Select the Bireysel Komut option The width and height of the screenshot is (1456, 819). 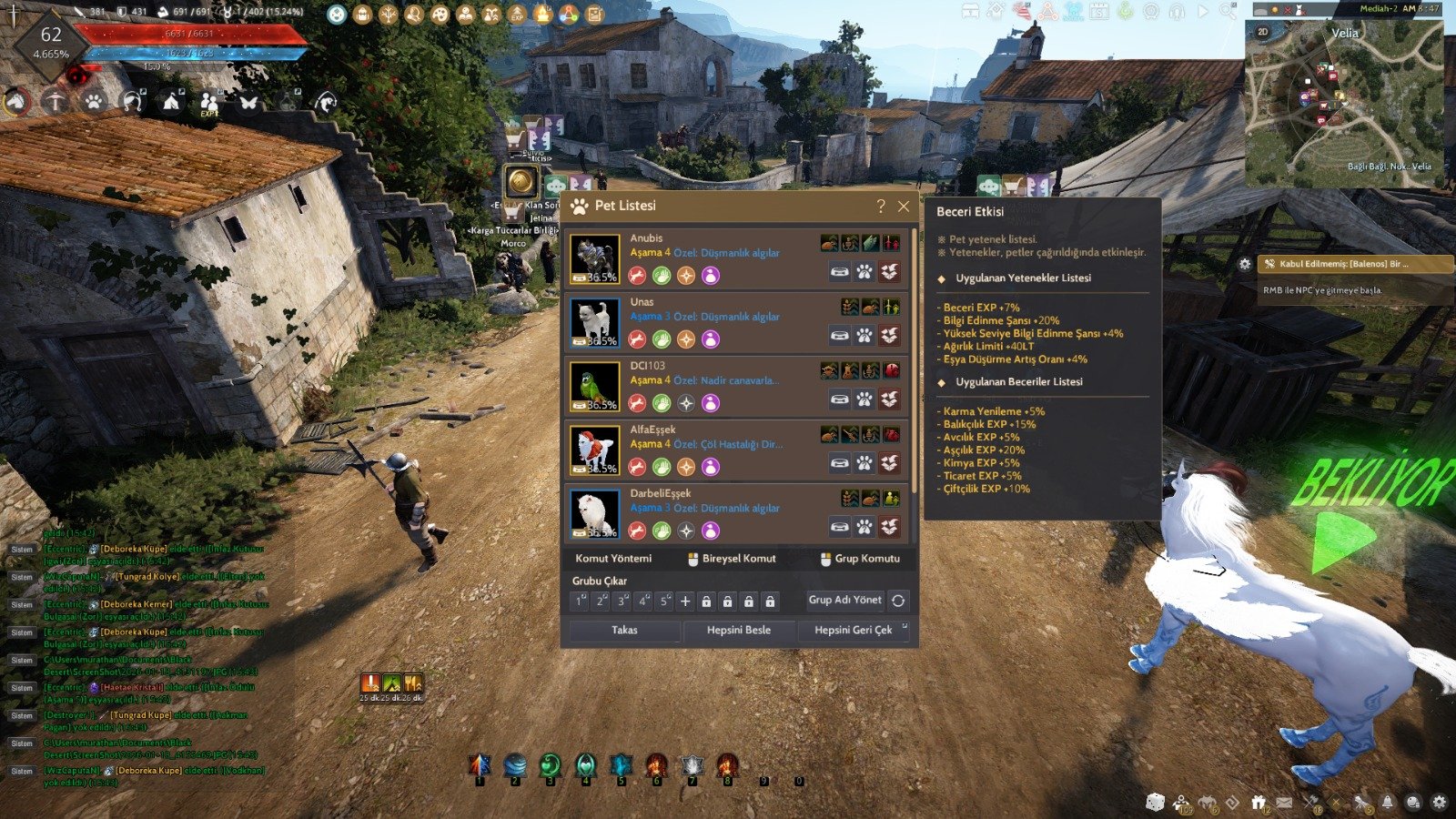click(x=732, y=559)
